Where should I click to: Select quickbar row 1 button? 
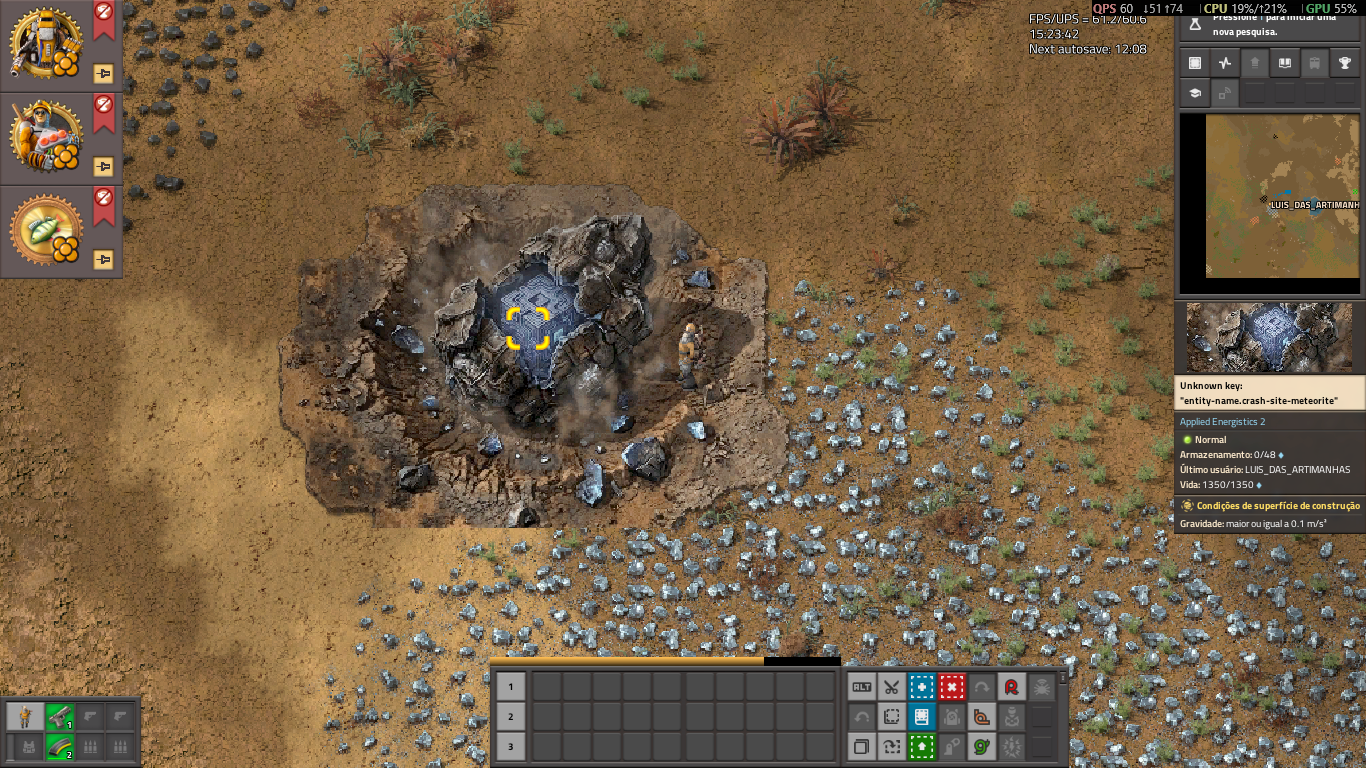click(511, 686)
